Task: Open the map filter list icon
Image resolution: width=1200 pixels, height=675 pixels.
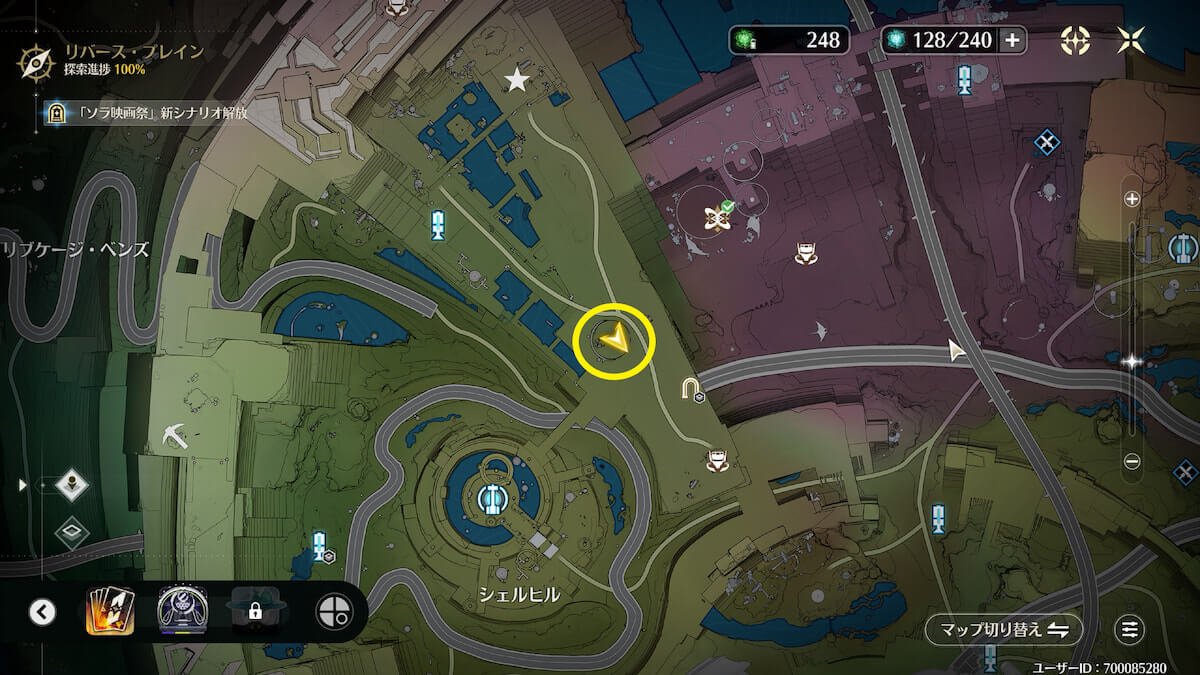Action: (x=1130, y=630)
